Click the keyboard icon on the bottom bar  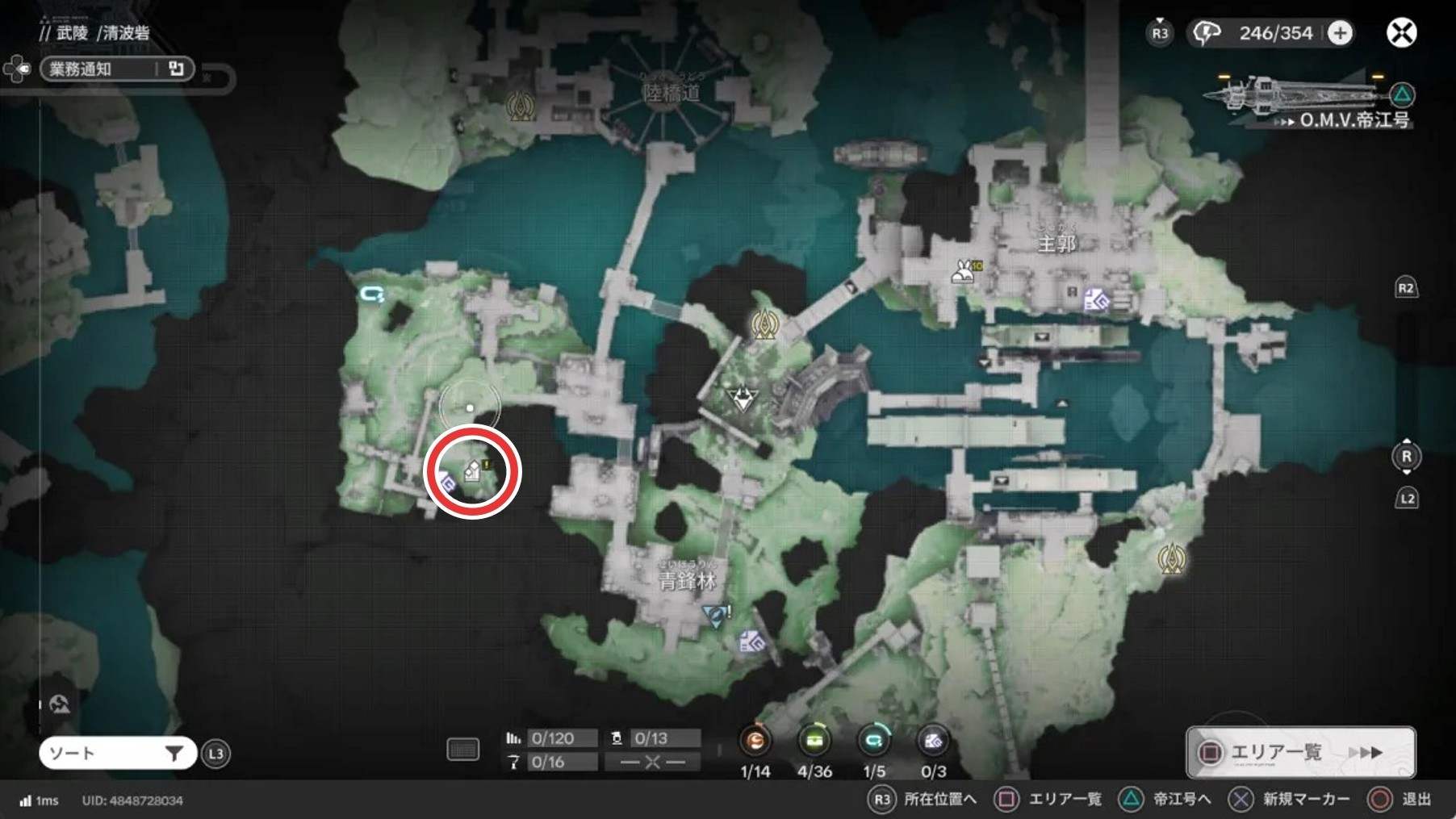point(463,750)
